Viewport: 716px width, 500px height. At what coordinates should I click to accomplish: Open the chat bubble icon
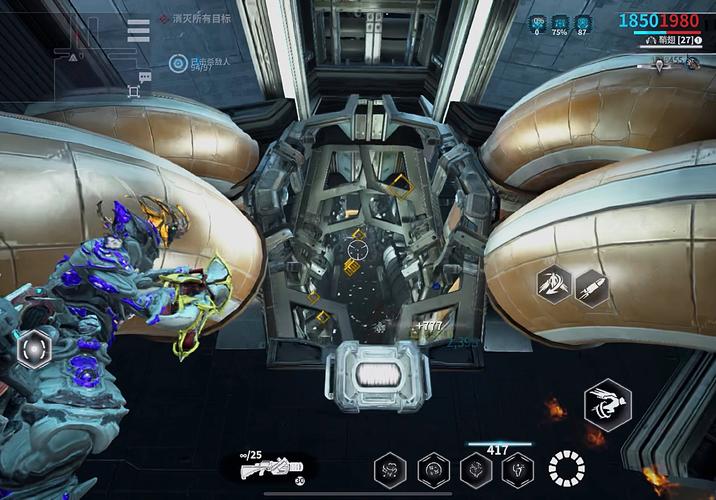146,77
